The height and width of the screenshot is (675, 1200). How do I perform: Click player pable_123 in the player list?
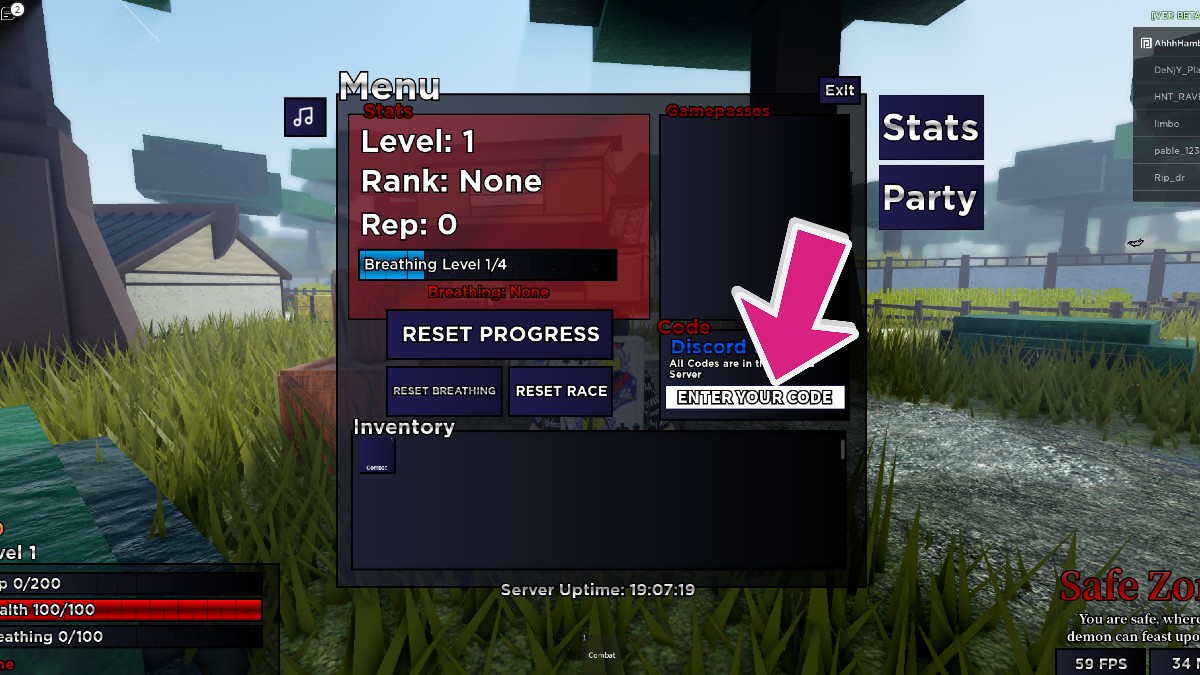pyautogui.click(x=1168, y=151)
